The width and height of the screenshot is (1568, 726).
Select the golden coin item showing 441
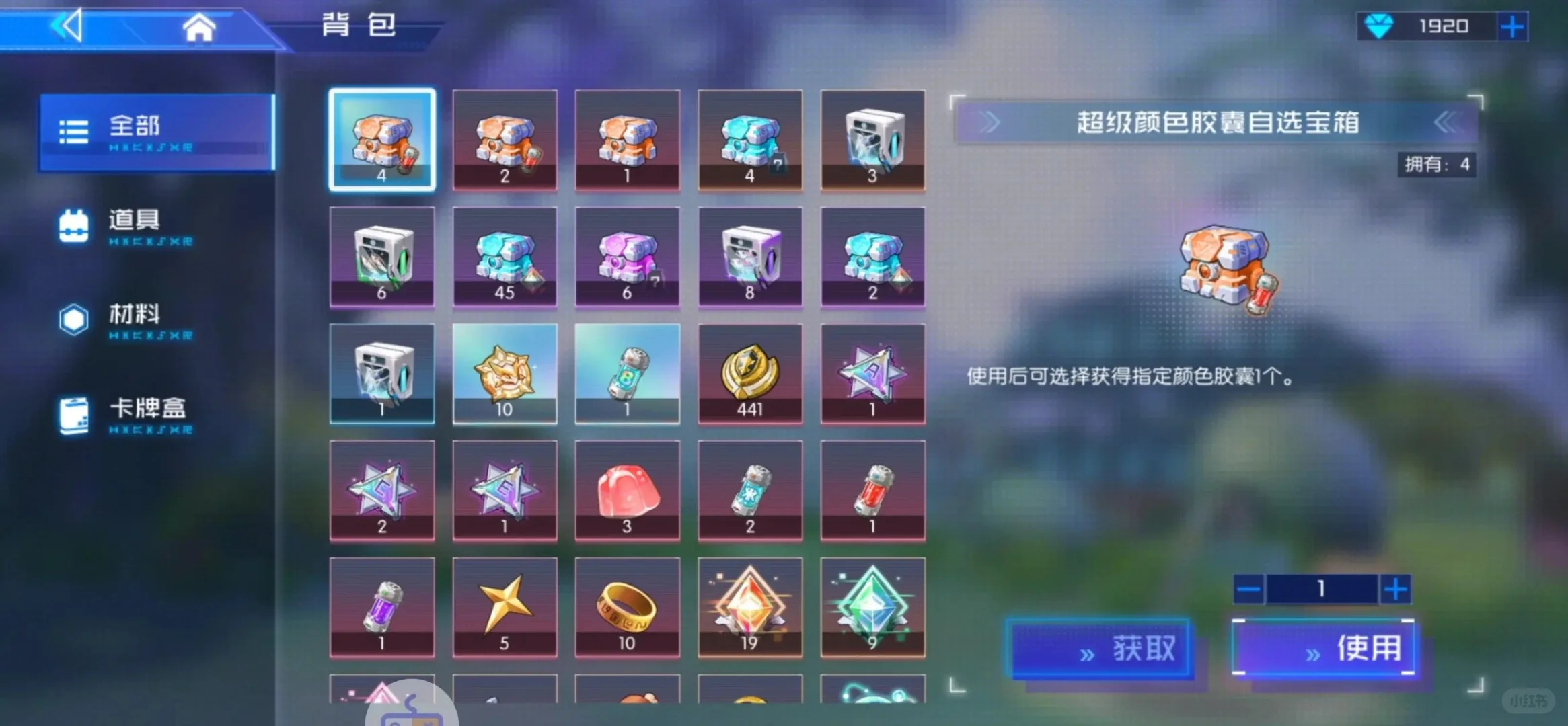click(750, 374)
